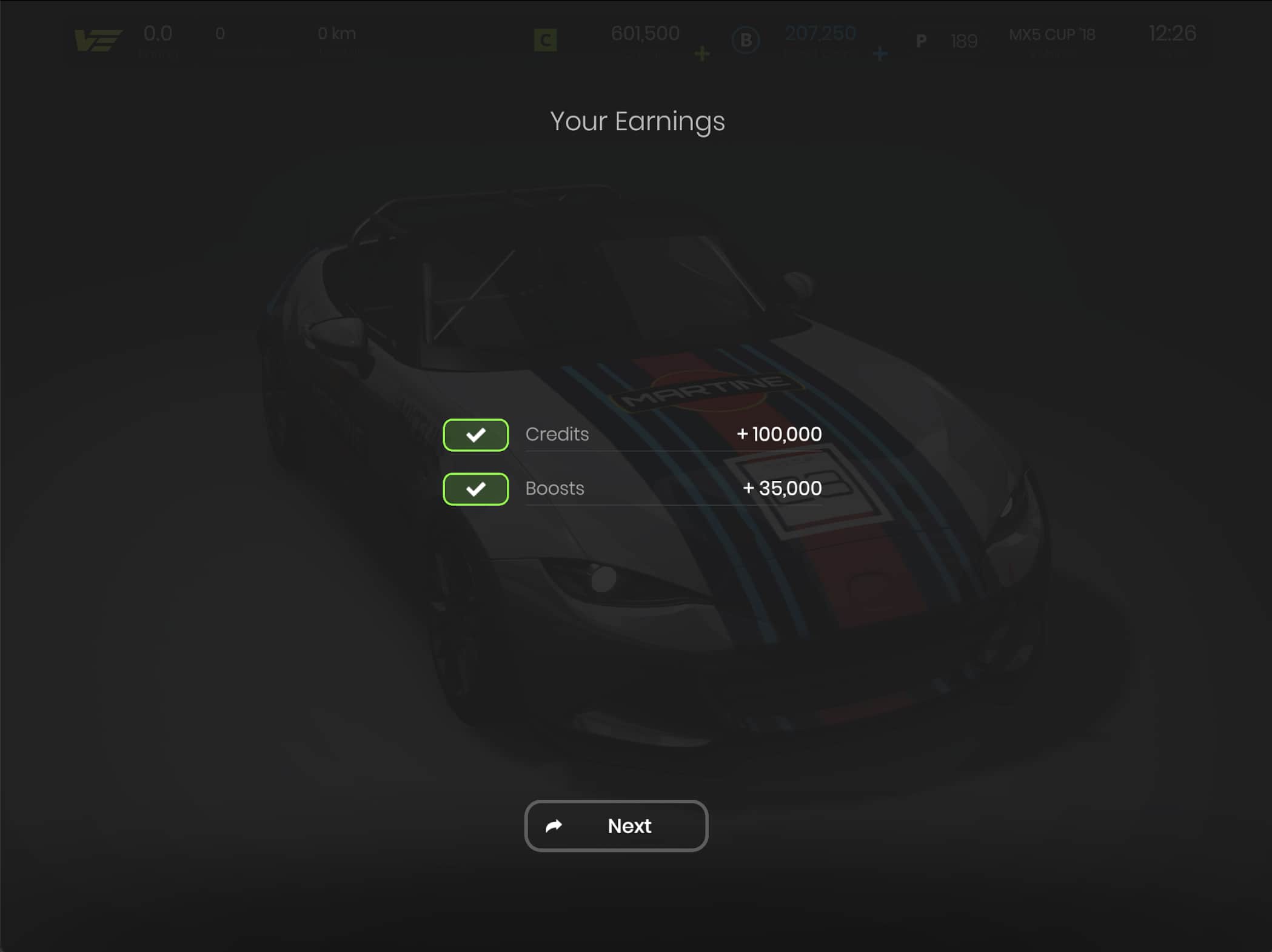
Task: Click the blue plus to add boosts
Action: 880,54
